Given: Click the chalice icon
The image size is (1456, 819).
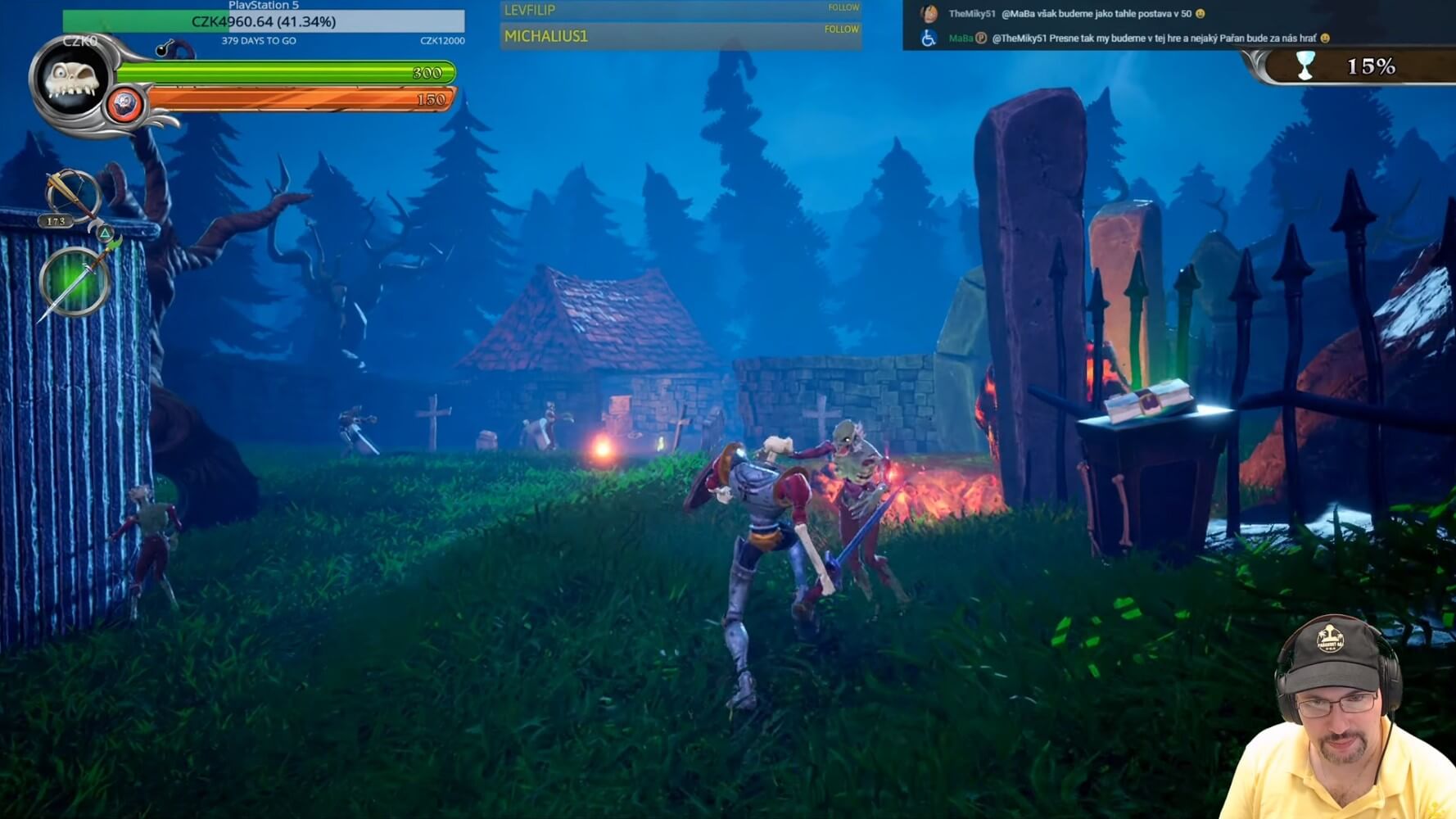Looking at the screenshot, I should 1305,66.
